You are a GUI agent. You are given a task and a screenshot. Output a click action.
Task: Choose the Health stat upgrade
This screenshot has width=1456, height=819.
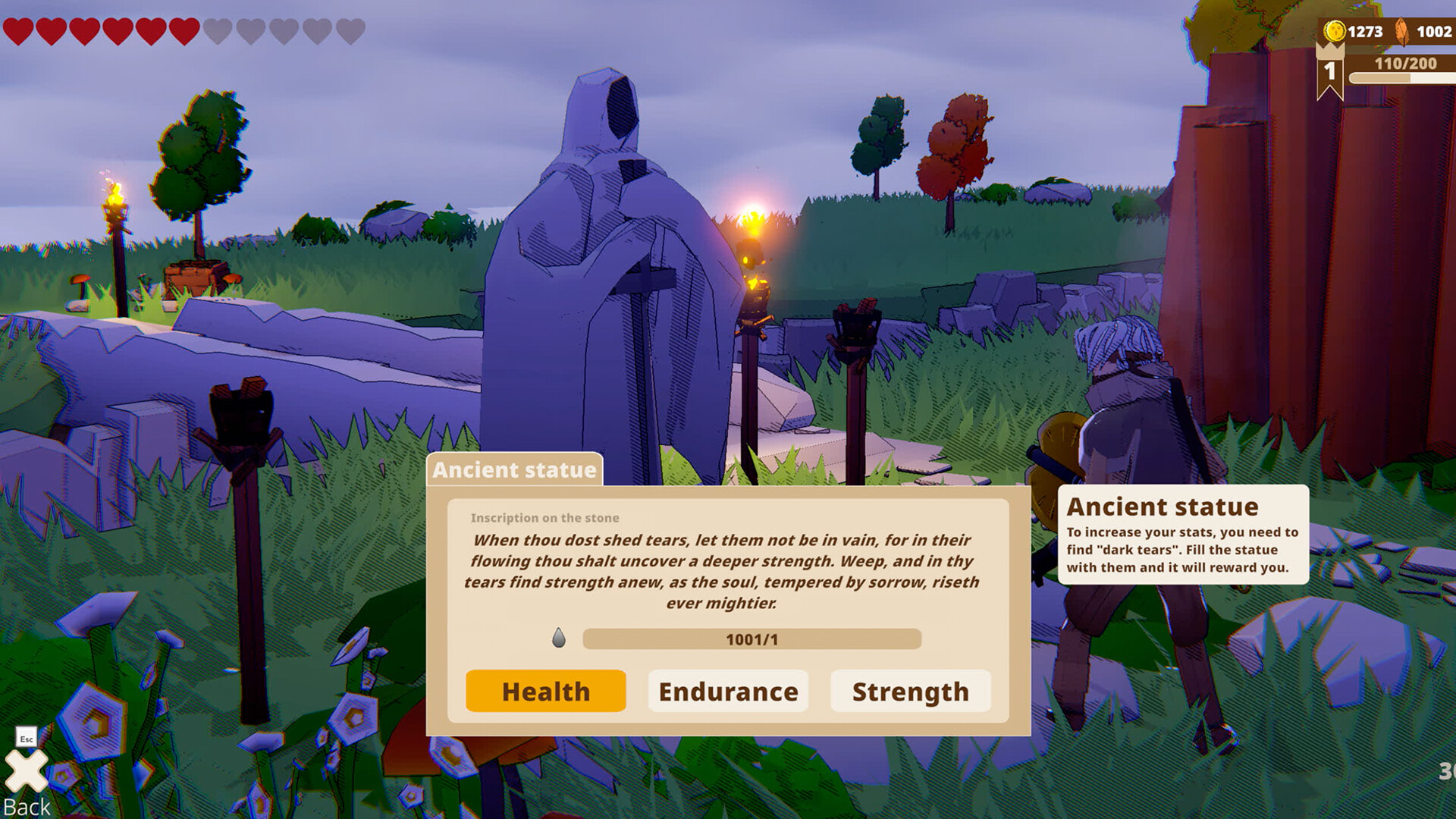(545, 691)
